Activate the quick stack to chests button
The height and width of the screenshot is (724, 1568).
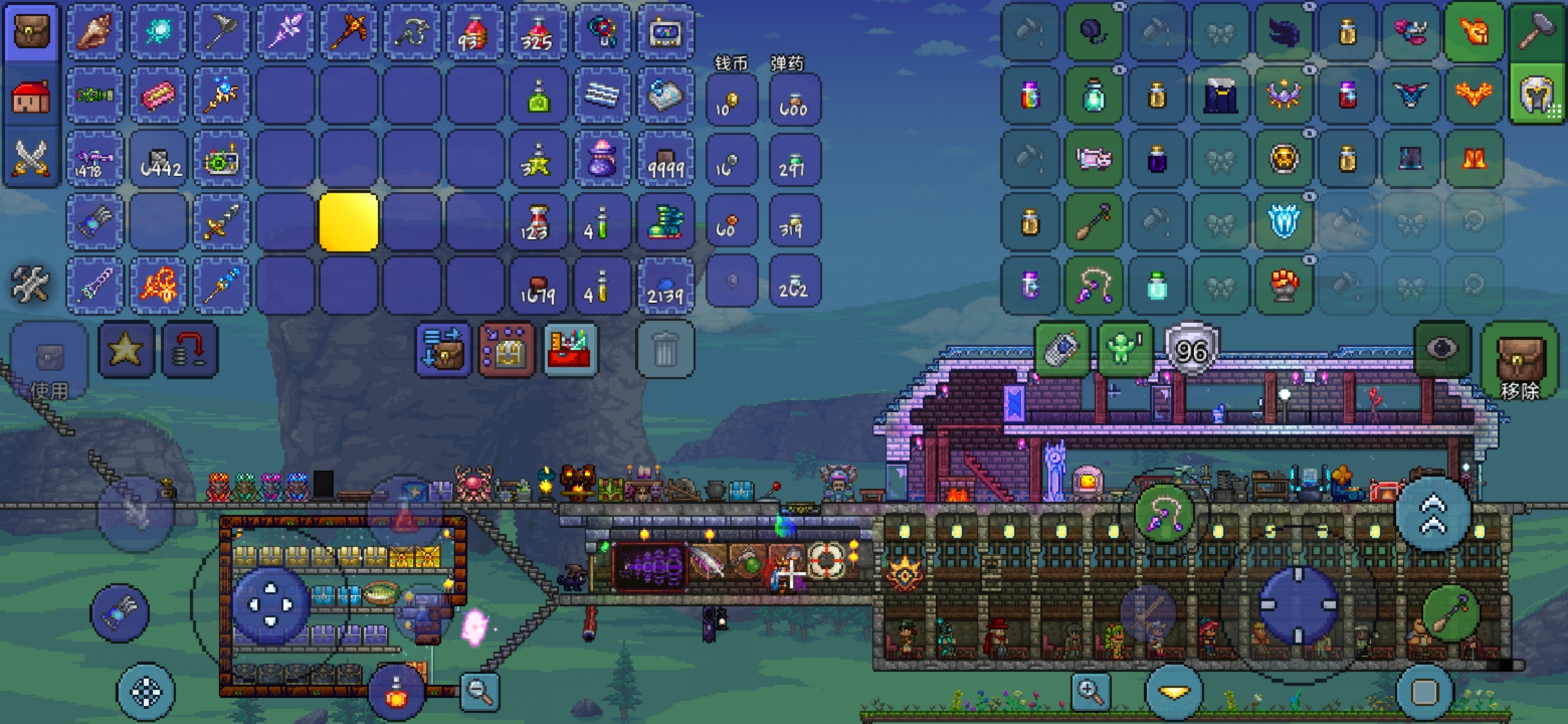(443, 350)
